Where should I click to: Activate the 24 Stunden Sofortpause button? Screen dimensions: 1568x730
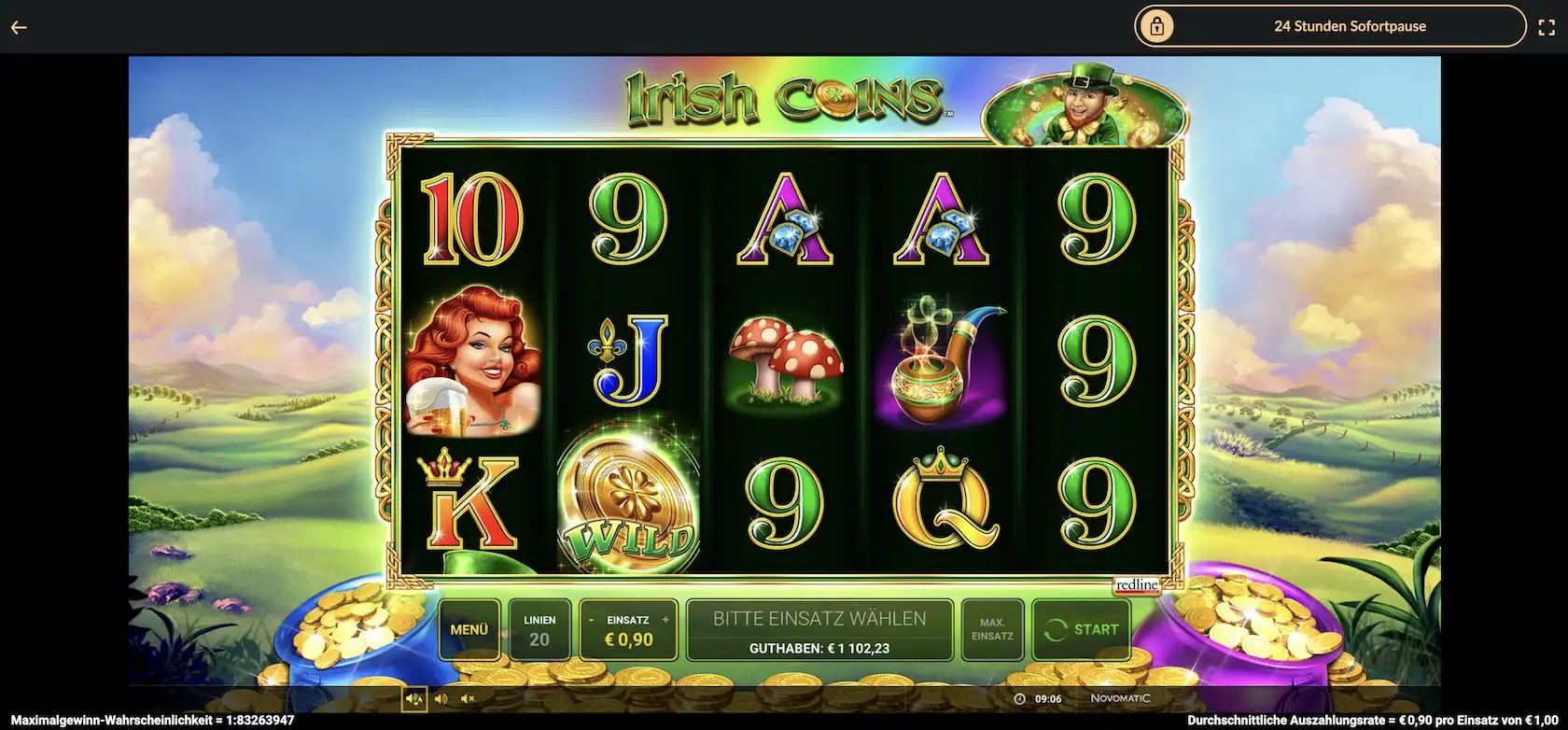pos(1330,26)
